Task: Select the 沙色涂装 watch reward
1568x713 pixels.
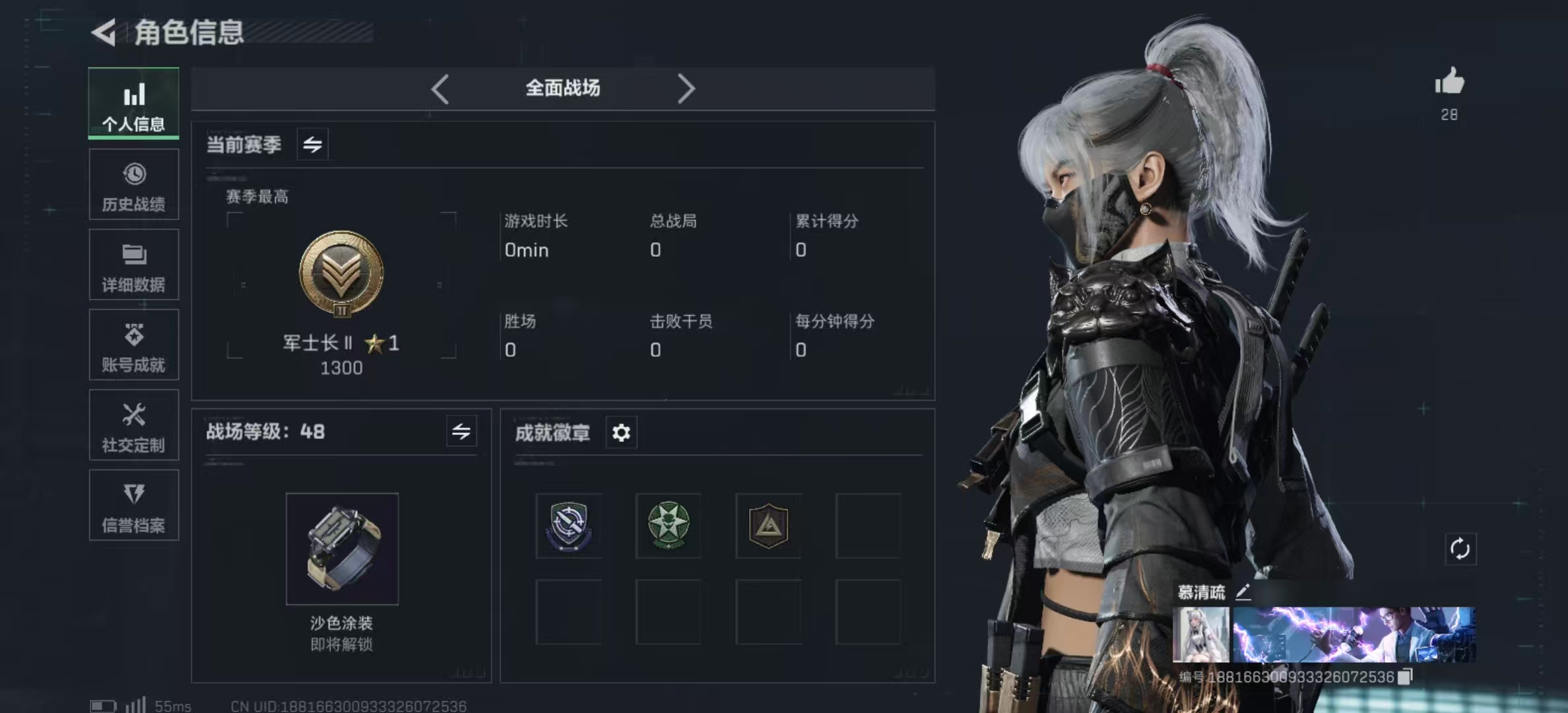Action: pos(342,549)
